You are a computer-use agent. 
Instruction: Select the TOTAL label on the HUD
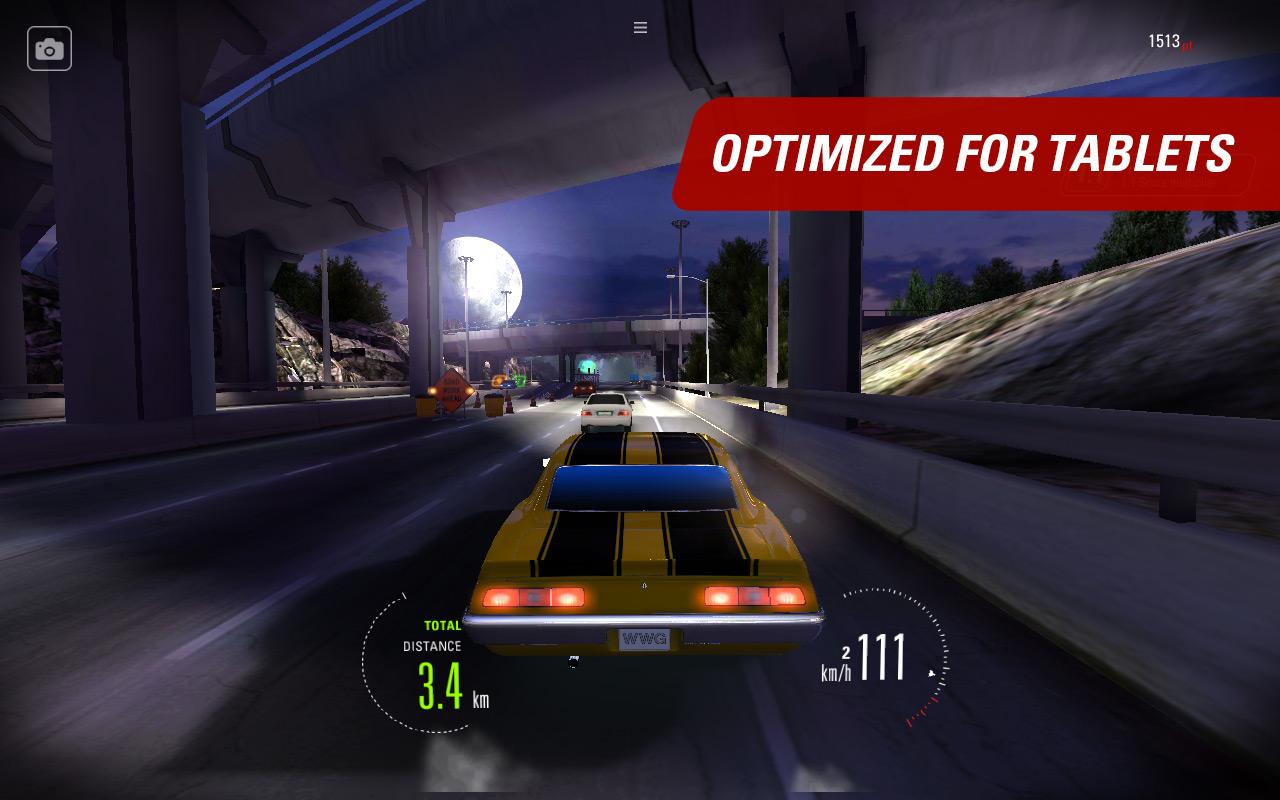[441, 624]
